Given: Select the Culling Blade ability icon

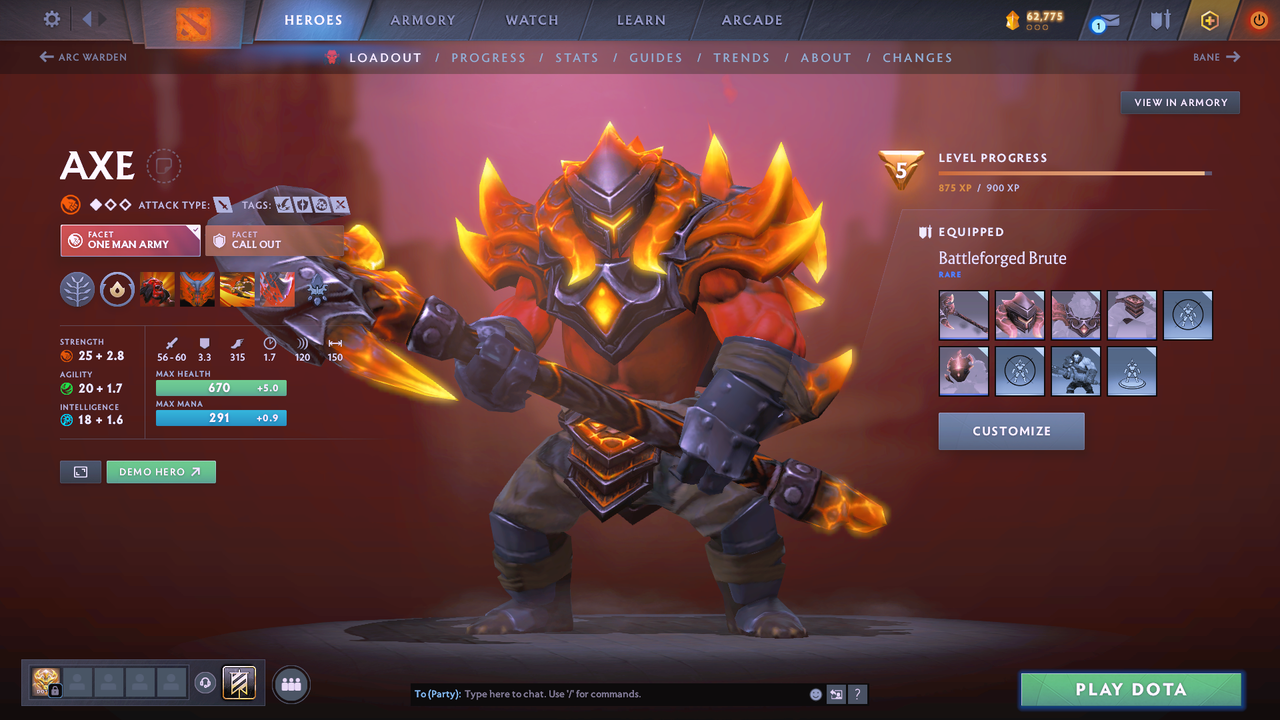Looking at the screenshot, I should click(277, 289).
